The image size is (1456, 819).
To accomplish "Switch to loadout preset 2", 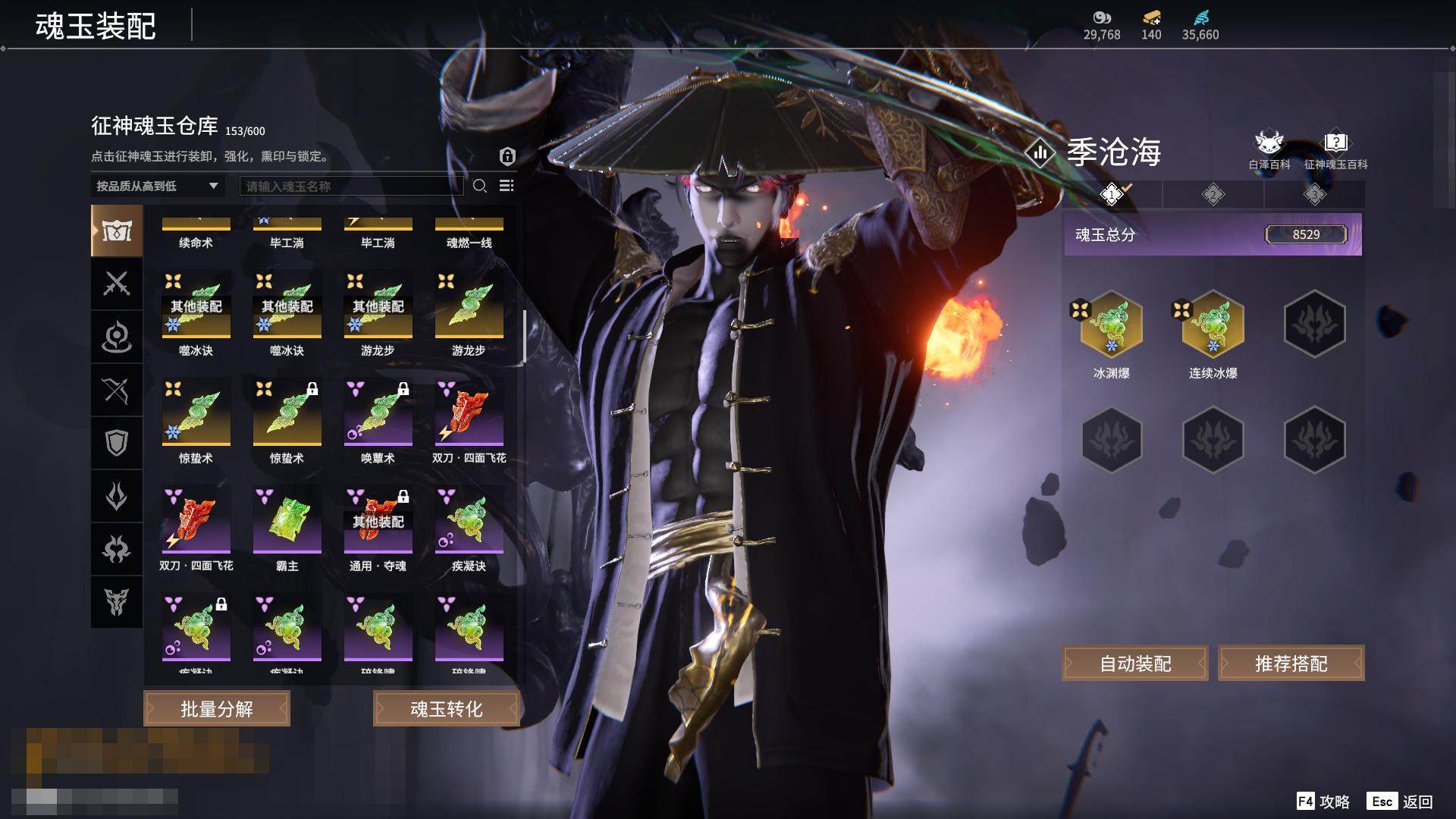I will coord(1213,195).
